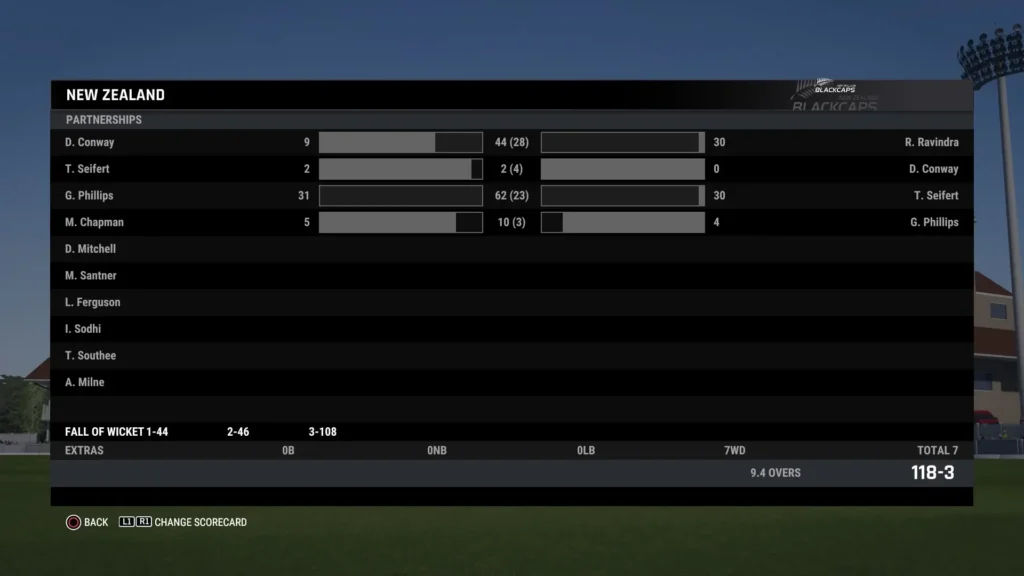The height and width of the screenshot is (576, 1024).
Task: Select the M. Chapman partnership row
Action: point(94,222)
